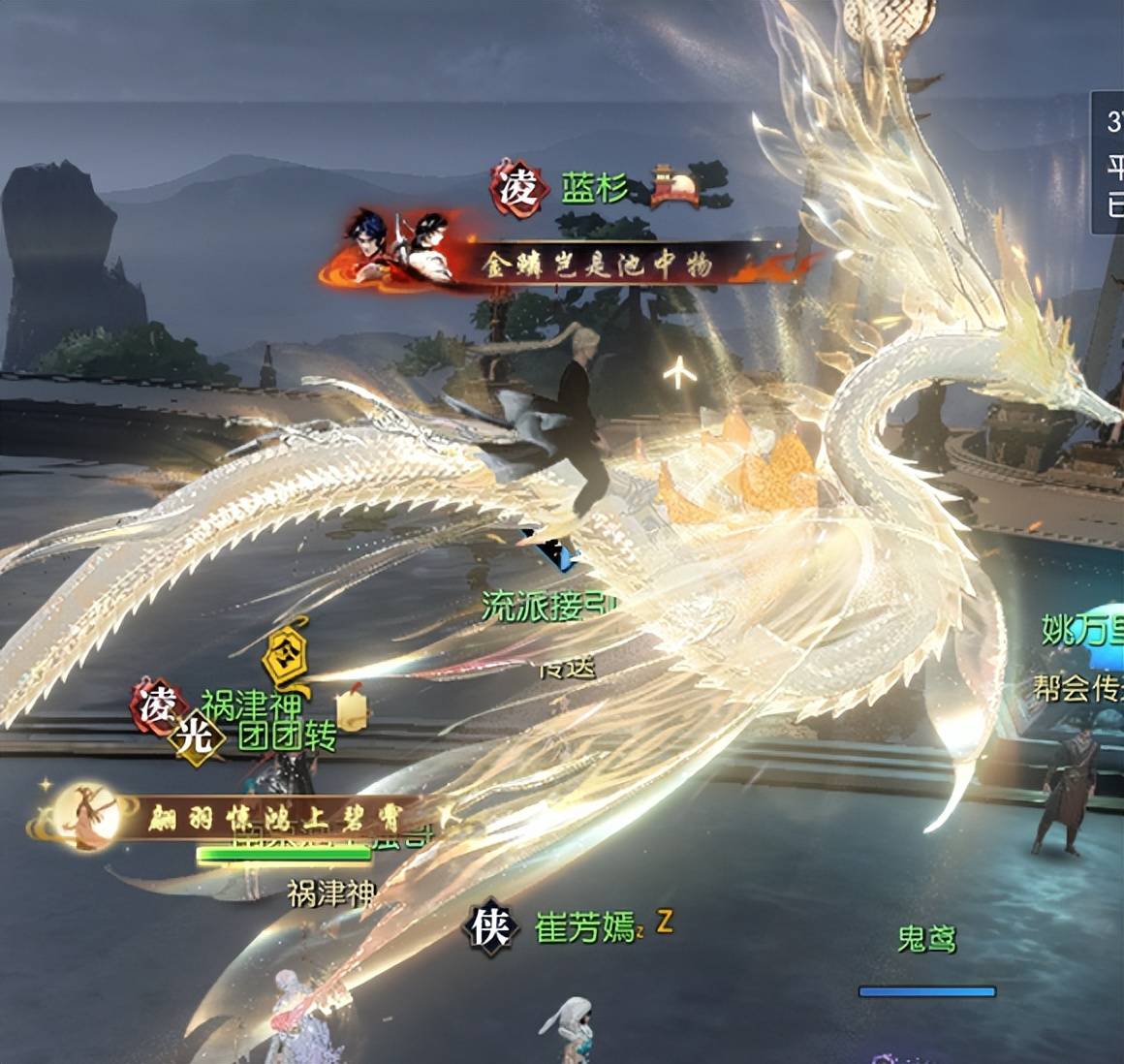The width and height of the screenshot is (1124, 1064).
Task: Select the player nameplate 崔芳嫣
Action: point(583,928)
